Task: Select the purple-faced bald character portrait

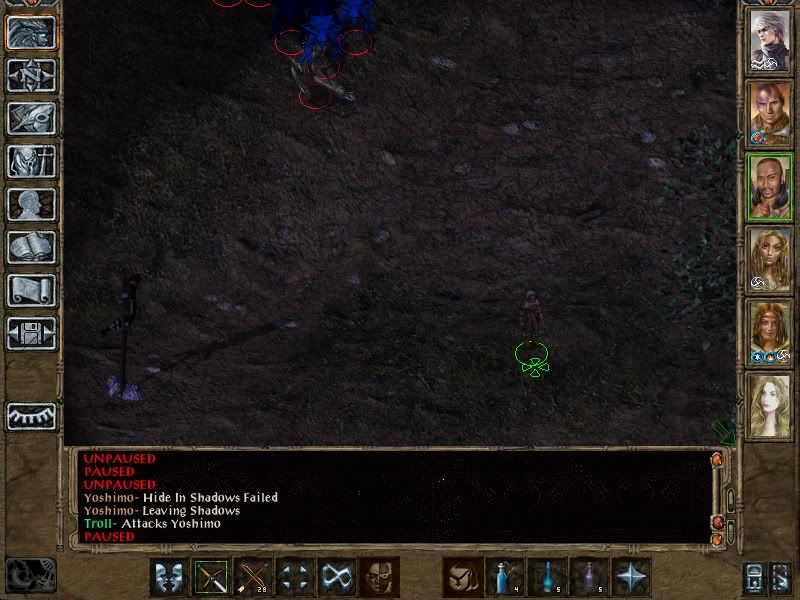Action: tap(771, 112)
